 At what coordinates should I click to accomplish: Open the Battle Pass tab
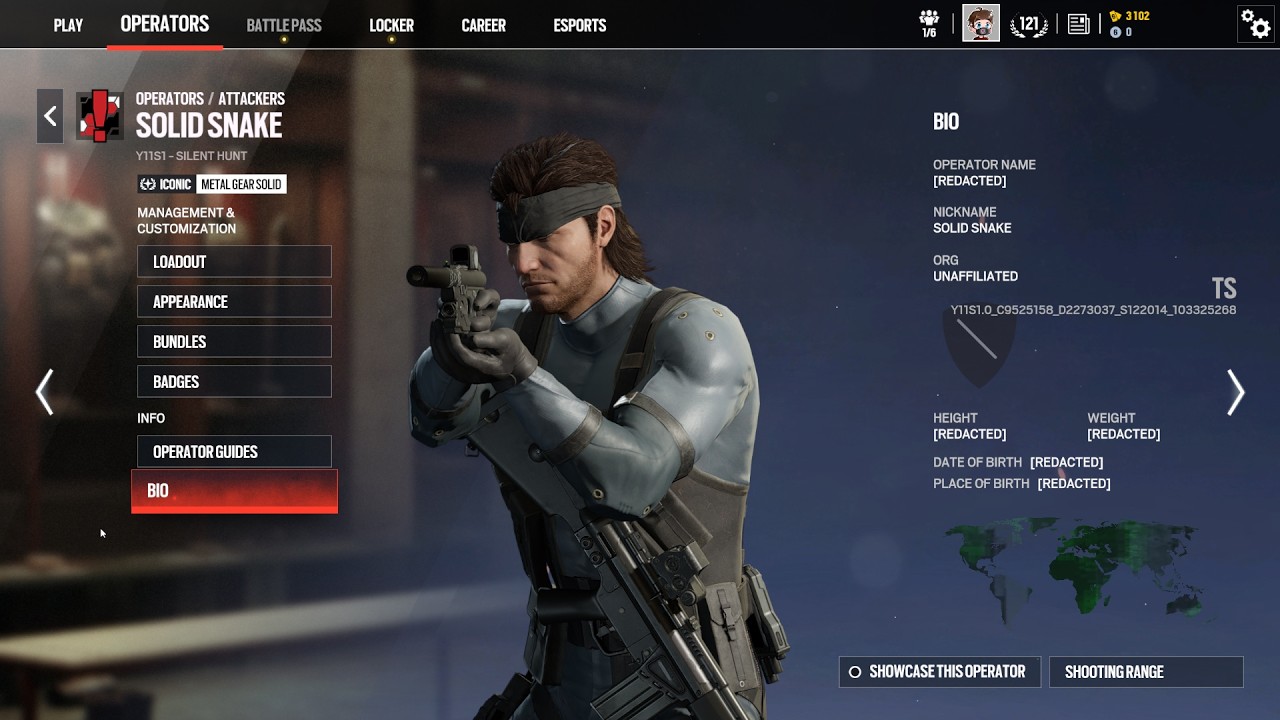click(284, 25)
